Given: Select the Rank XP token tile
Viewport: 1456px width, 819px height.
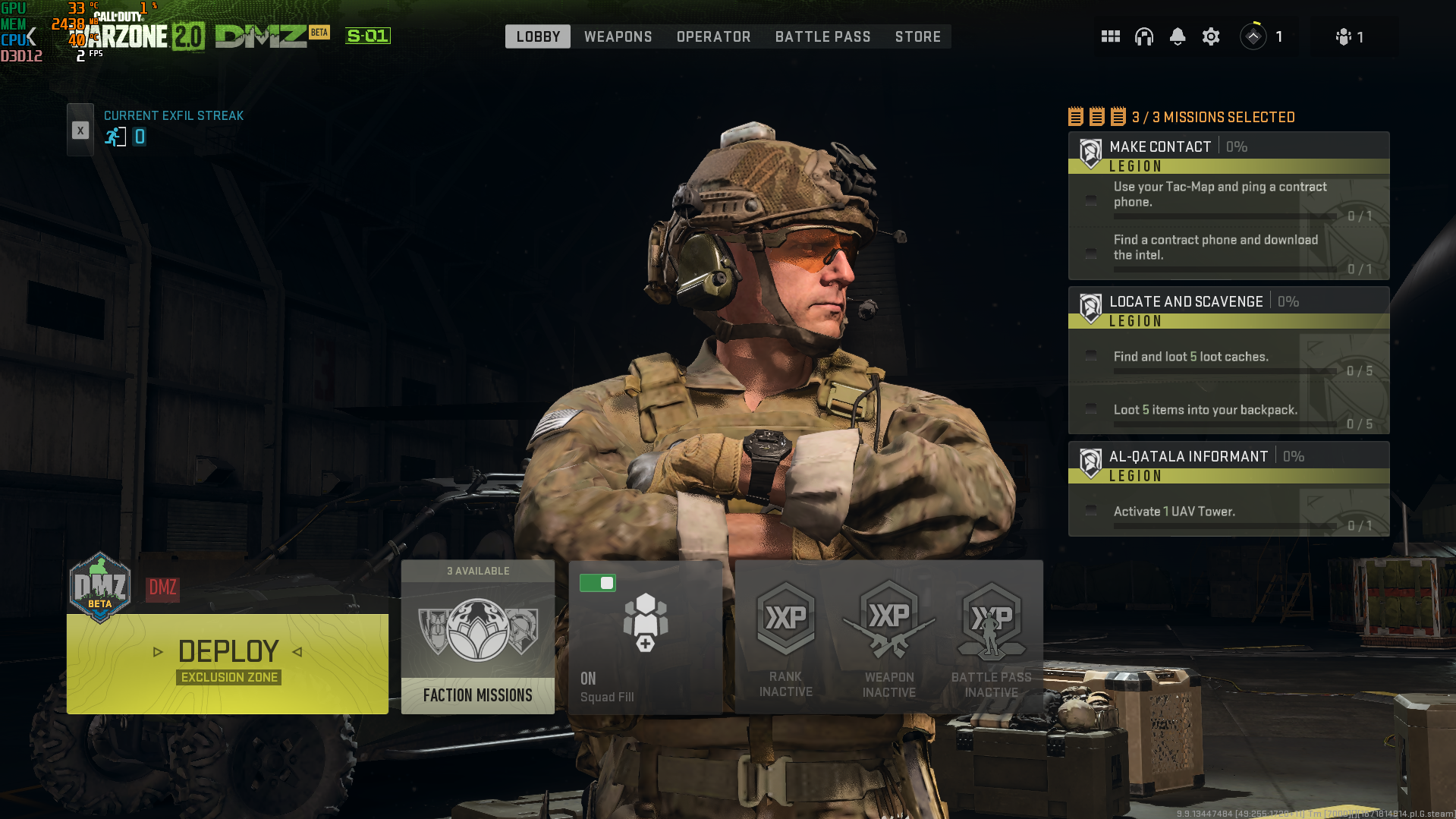Looking at the screenshot, I should 786,638.
